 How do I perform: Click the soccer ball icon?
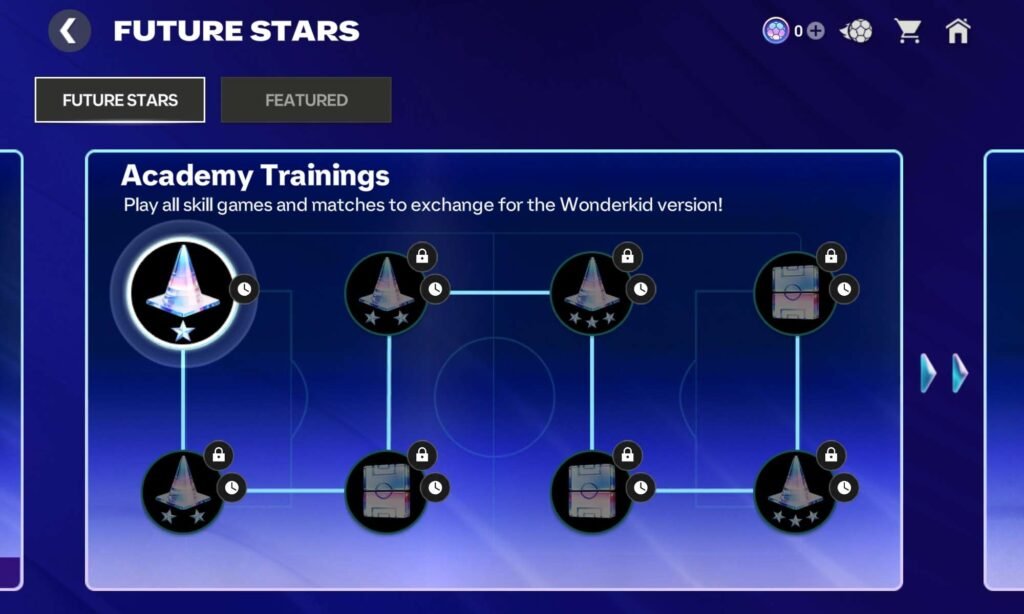click(x=856, y=31)
